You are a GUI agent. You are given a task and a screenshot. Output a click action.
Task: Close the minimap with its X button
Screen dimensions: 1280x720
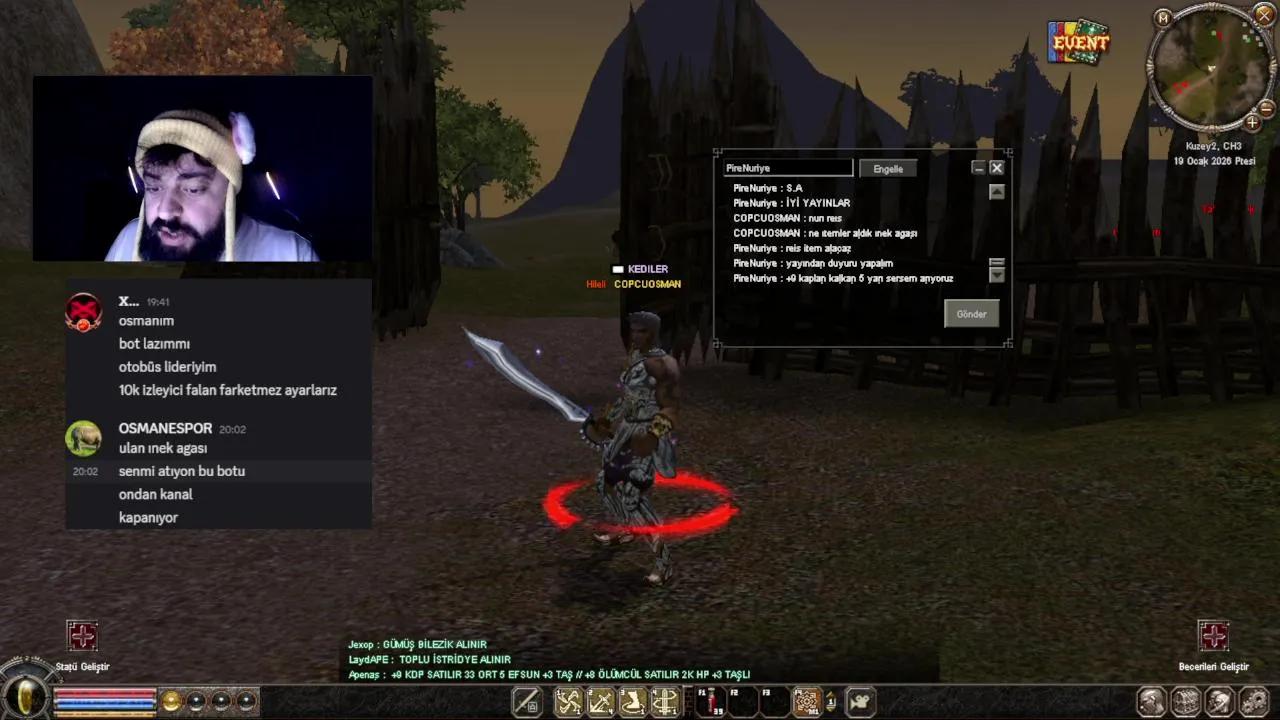(1262, 14)
